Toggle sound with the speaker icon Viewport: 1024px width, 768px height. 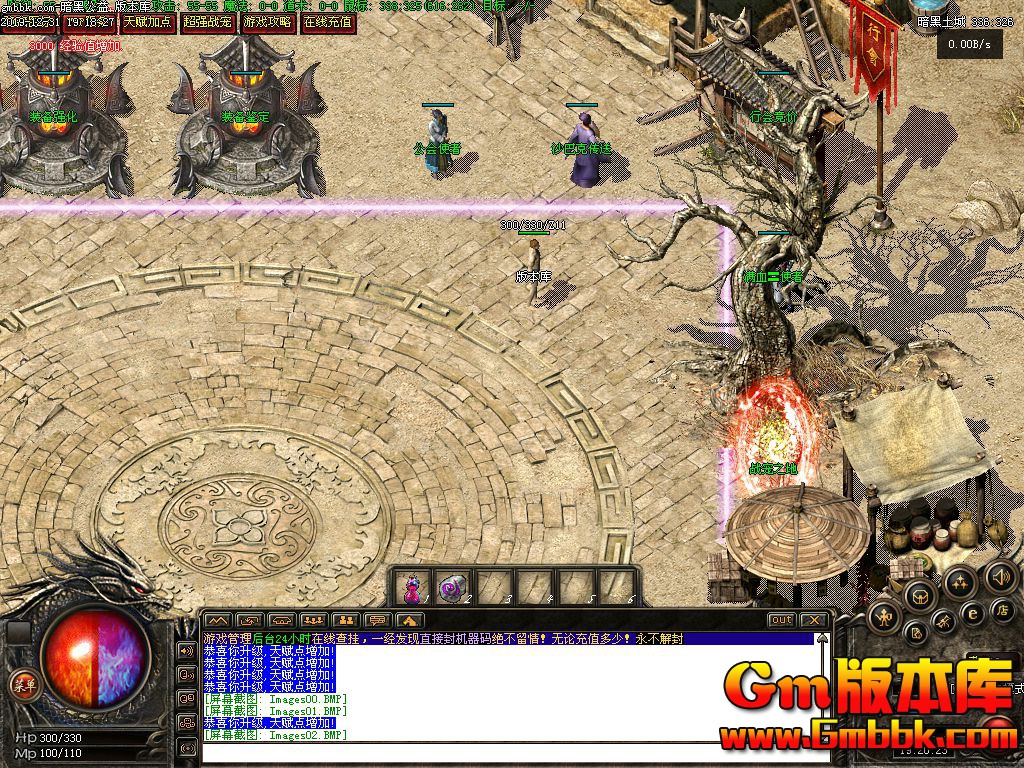(1000, 576)
